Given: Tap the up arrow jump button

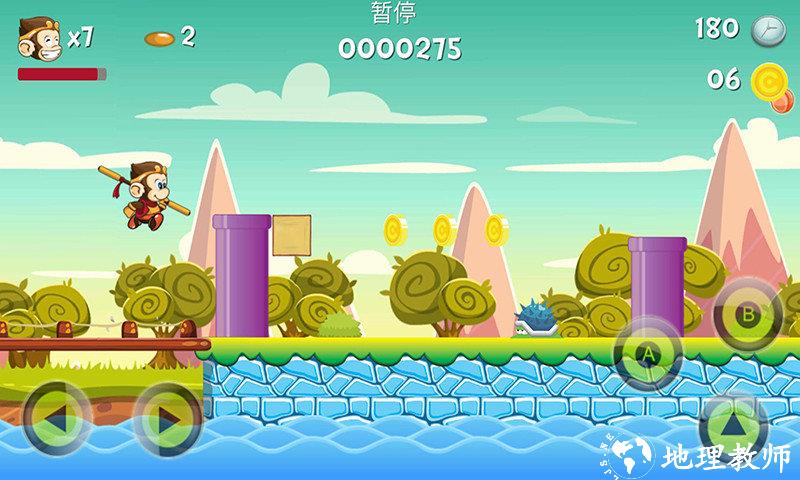Looking at the screenshot, I should [733, 424].
